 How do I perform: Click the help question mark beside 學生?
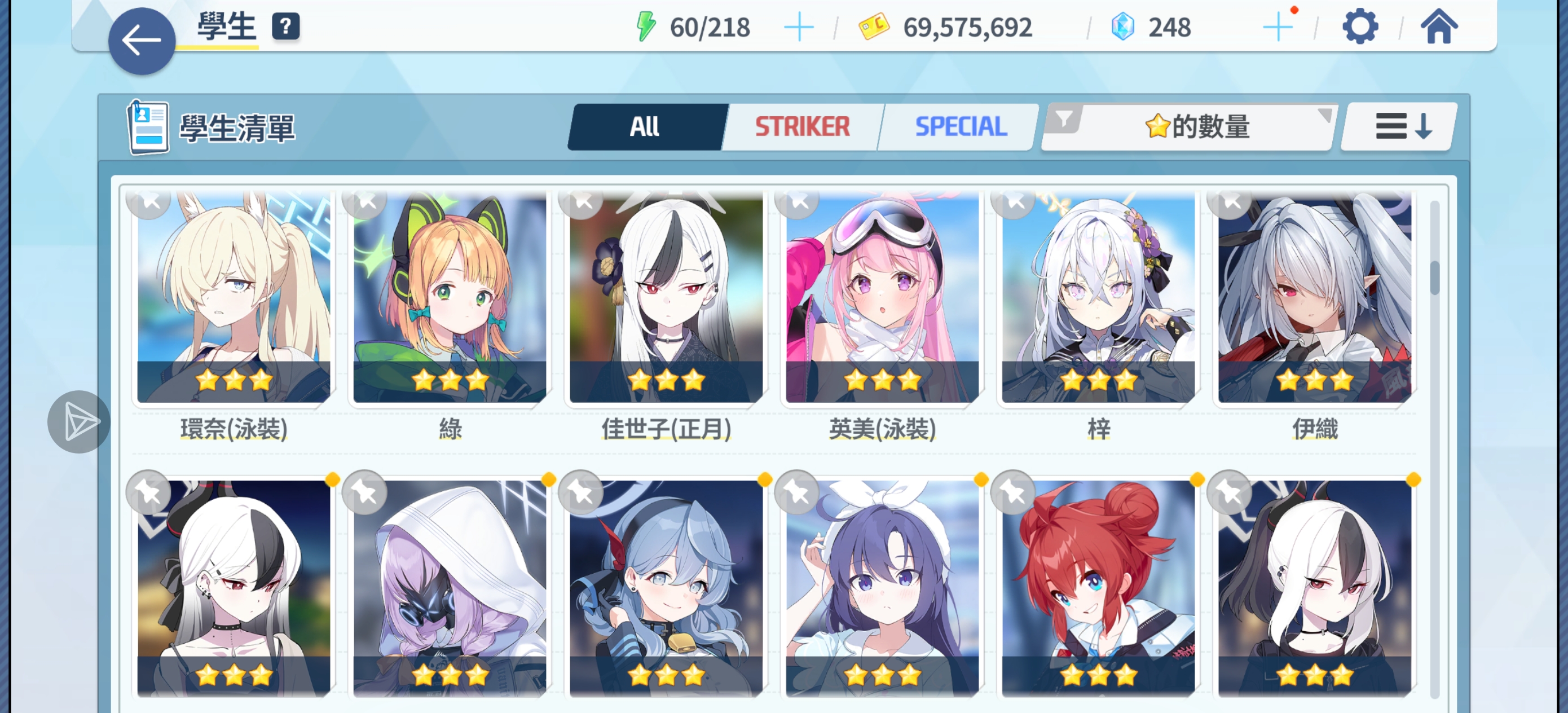[286, 25]
